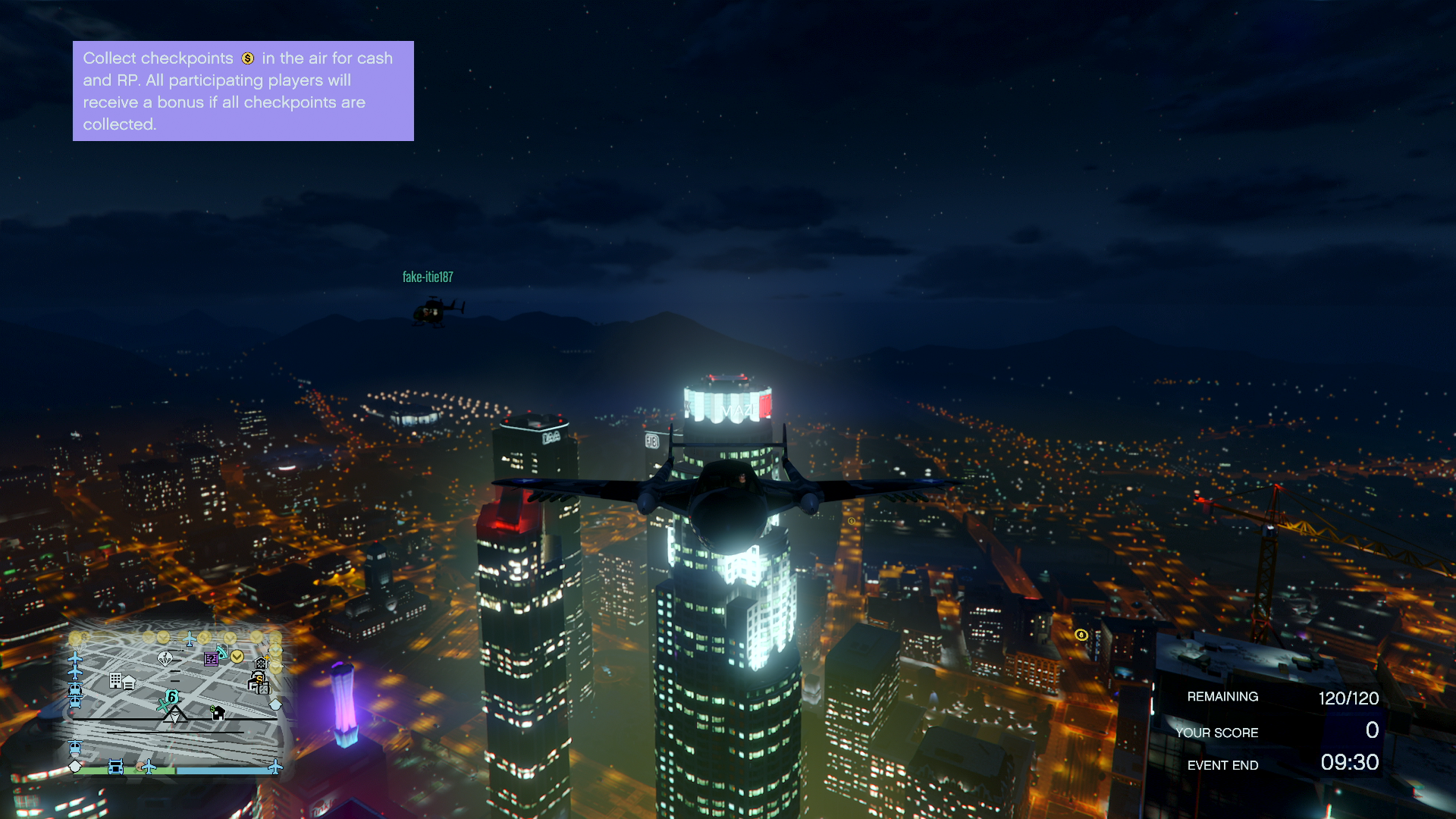Select the garage blip on minimap
Viewport: 1456px width, 819px height.
(x=130, y=683)
